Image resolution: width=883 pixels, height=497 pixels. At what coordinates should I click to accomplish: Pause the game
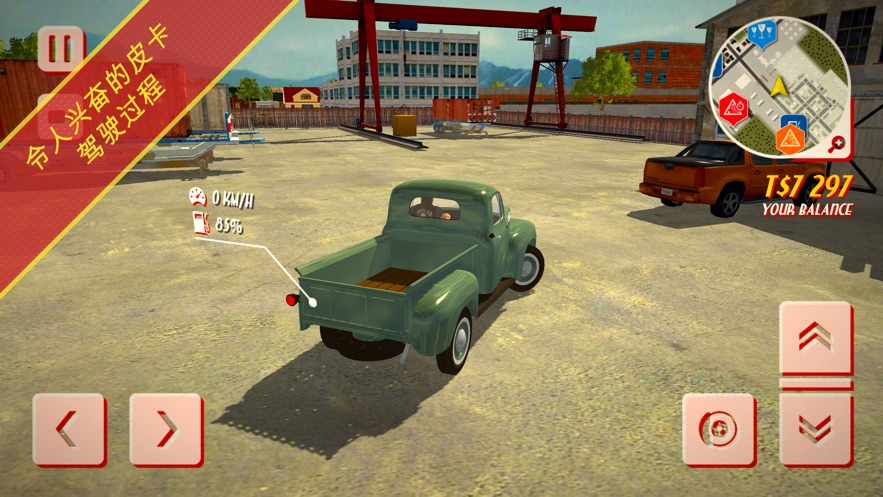coord(61,50)
